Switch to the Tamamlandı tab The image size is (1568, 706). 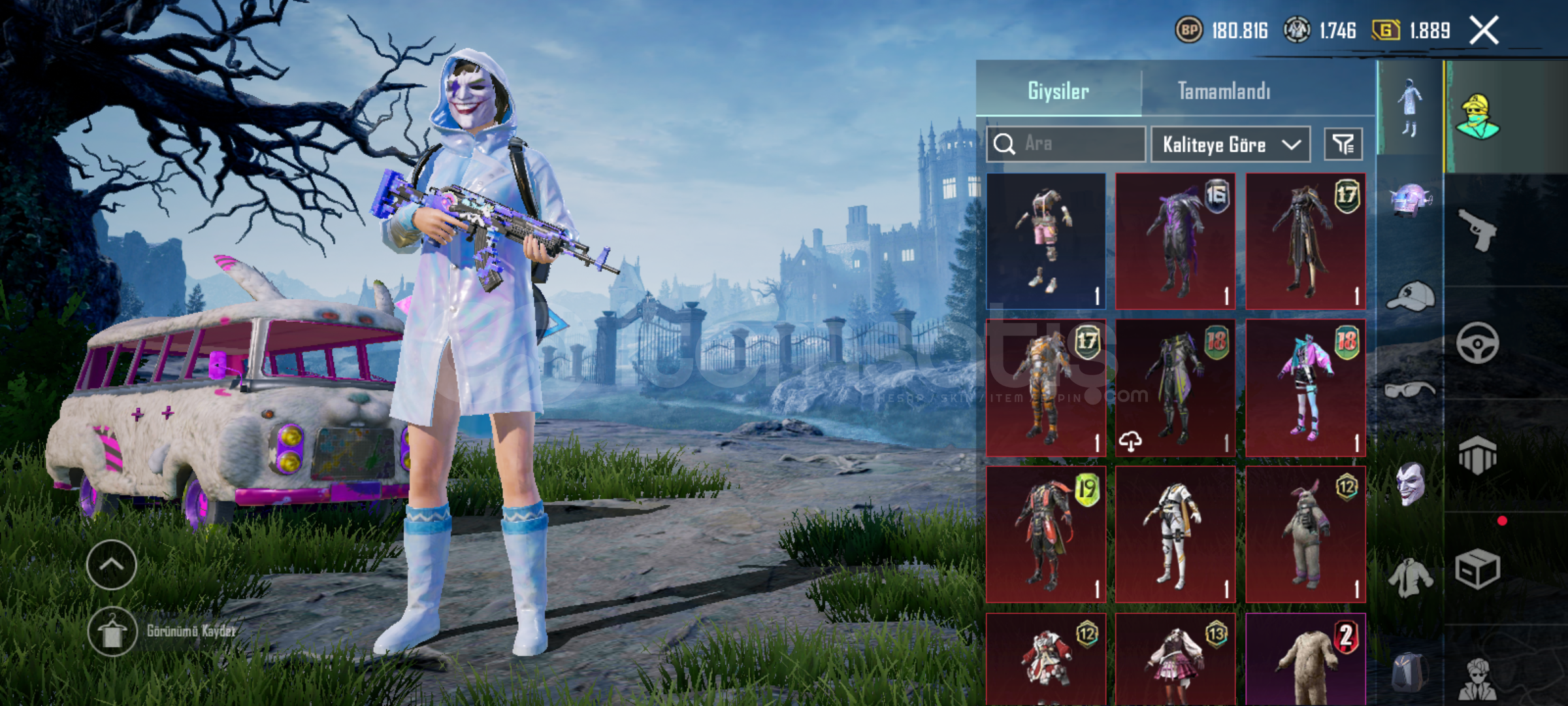[1224, 91]
